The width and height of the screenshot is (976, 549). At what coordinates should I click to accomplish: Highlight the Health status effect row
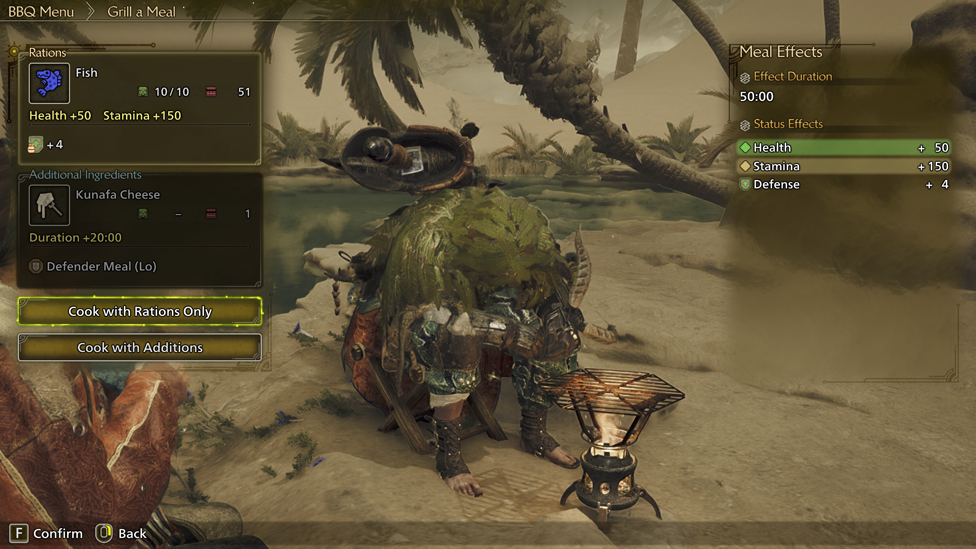point(845,148)
